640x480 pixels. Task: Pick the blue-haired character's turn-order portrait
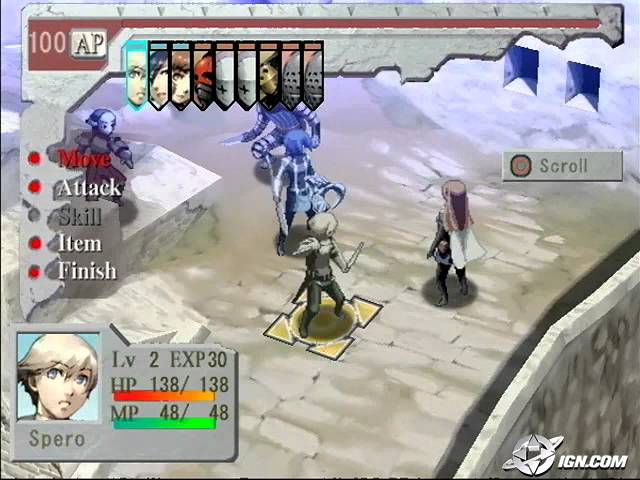(x=158, y=74)
